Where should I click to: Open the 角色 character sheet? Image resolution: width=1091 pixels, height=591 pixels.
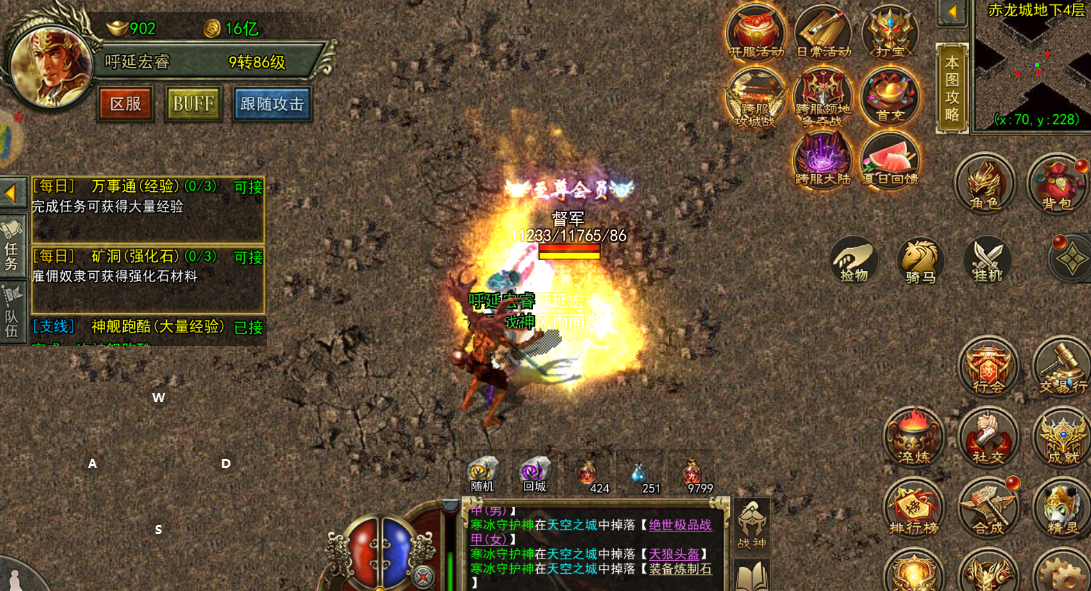point(984,184)
